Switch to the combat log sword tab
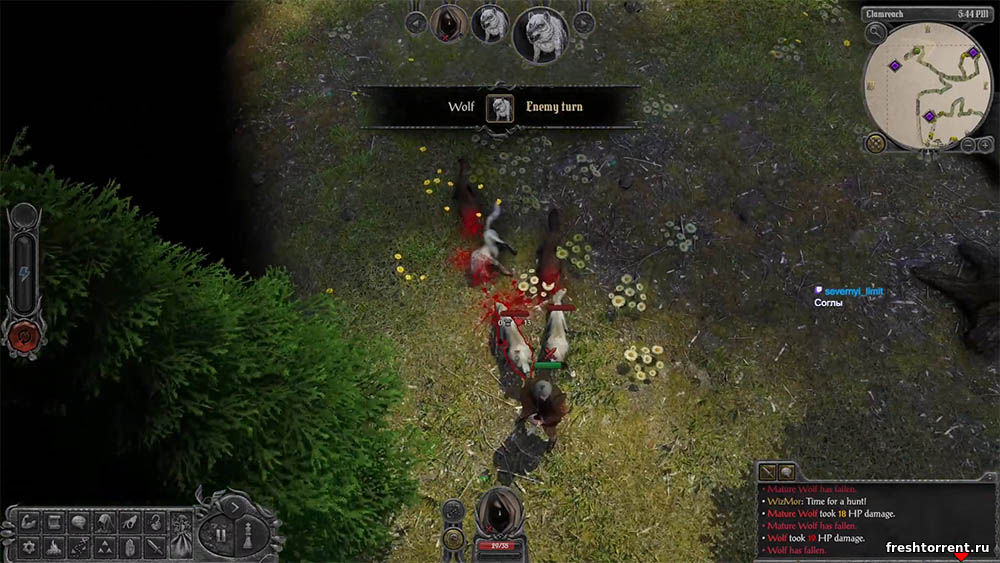The image size is (1000, 563). pos(768,471)
